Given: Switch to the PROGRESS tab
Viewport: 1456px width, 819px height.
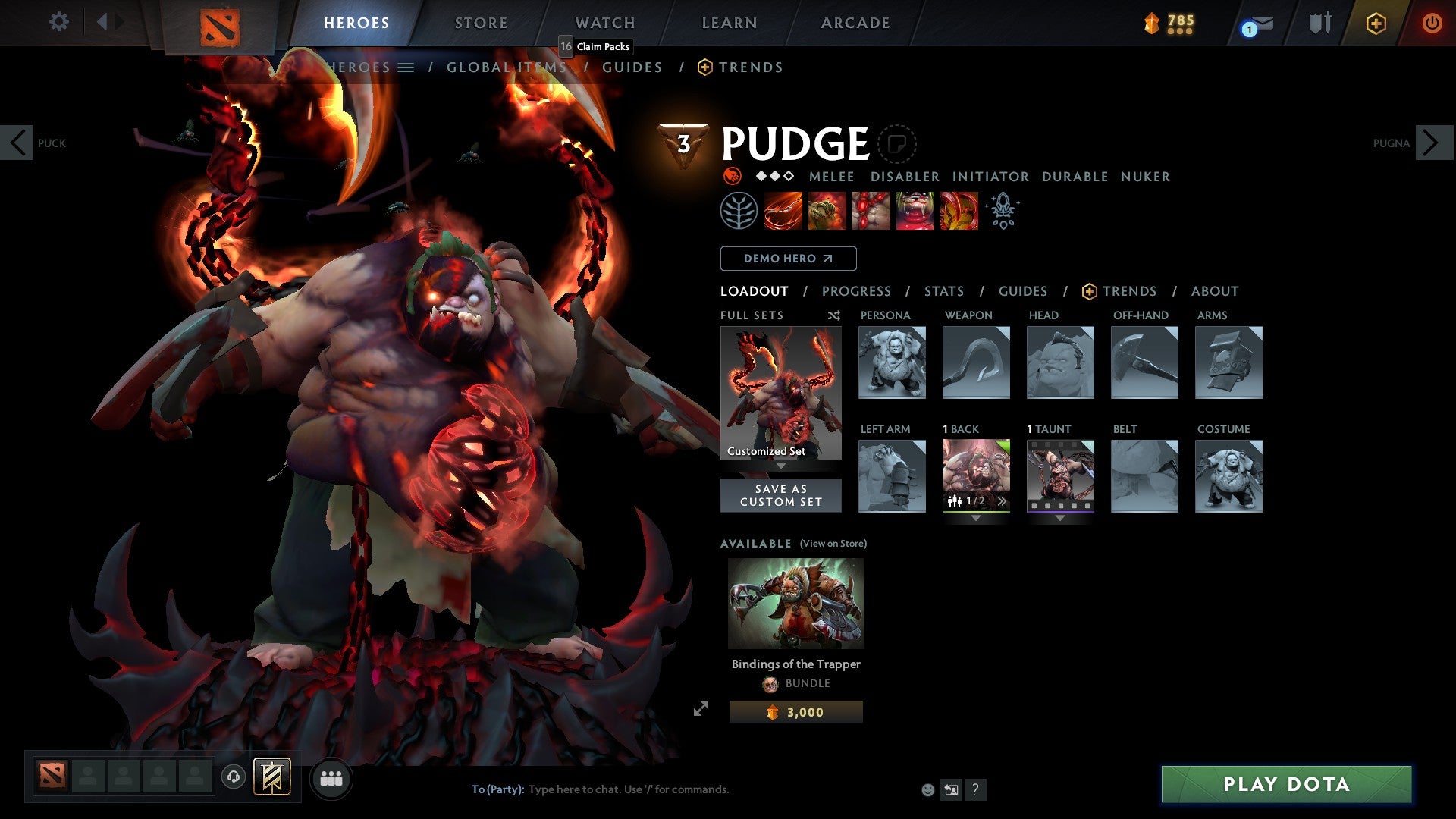Looking at the screenshot, I should click(x=857, y=291).
